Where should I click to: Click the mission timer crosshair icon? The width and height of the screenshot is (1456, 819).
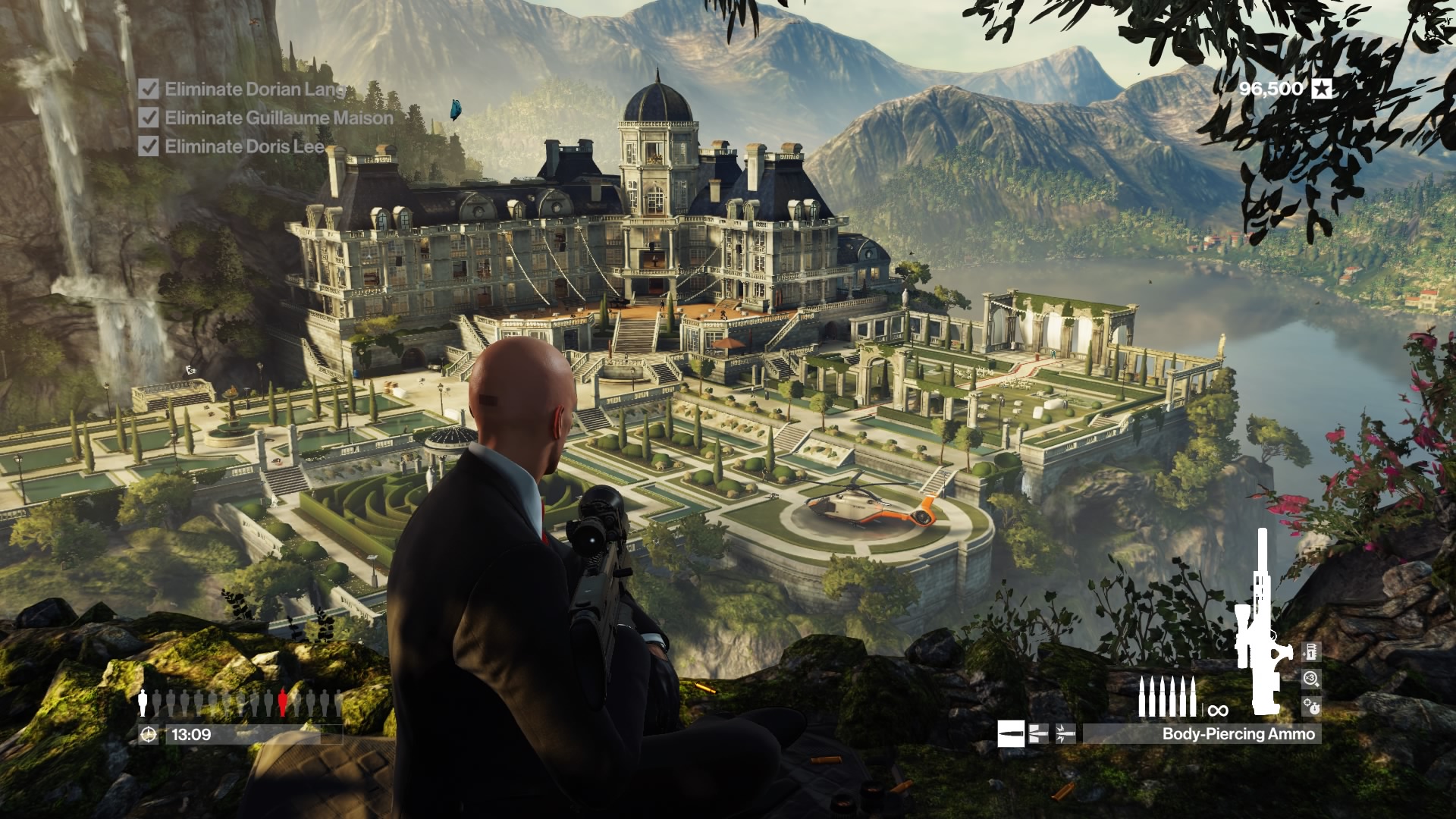pos(149,734)
